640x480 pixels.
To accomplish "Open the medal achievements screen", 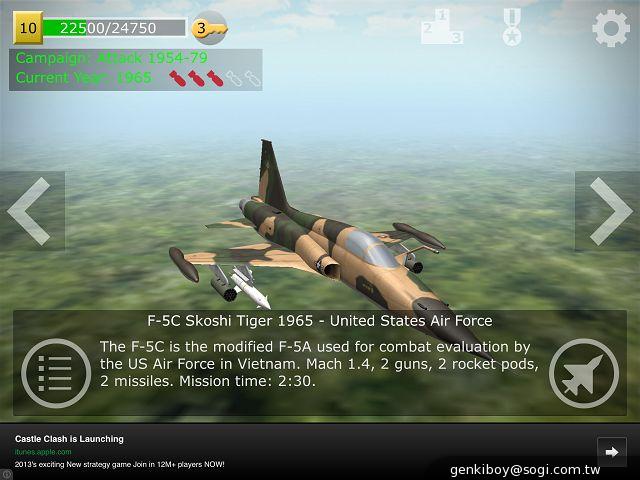I will click(512, 27).
